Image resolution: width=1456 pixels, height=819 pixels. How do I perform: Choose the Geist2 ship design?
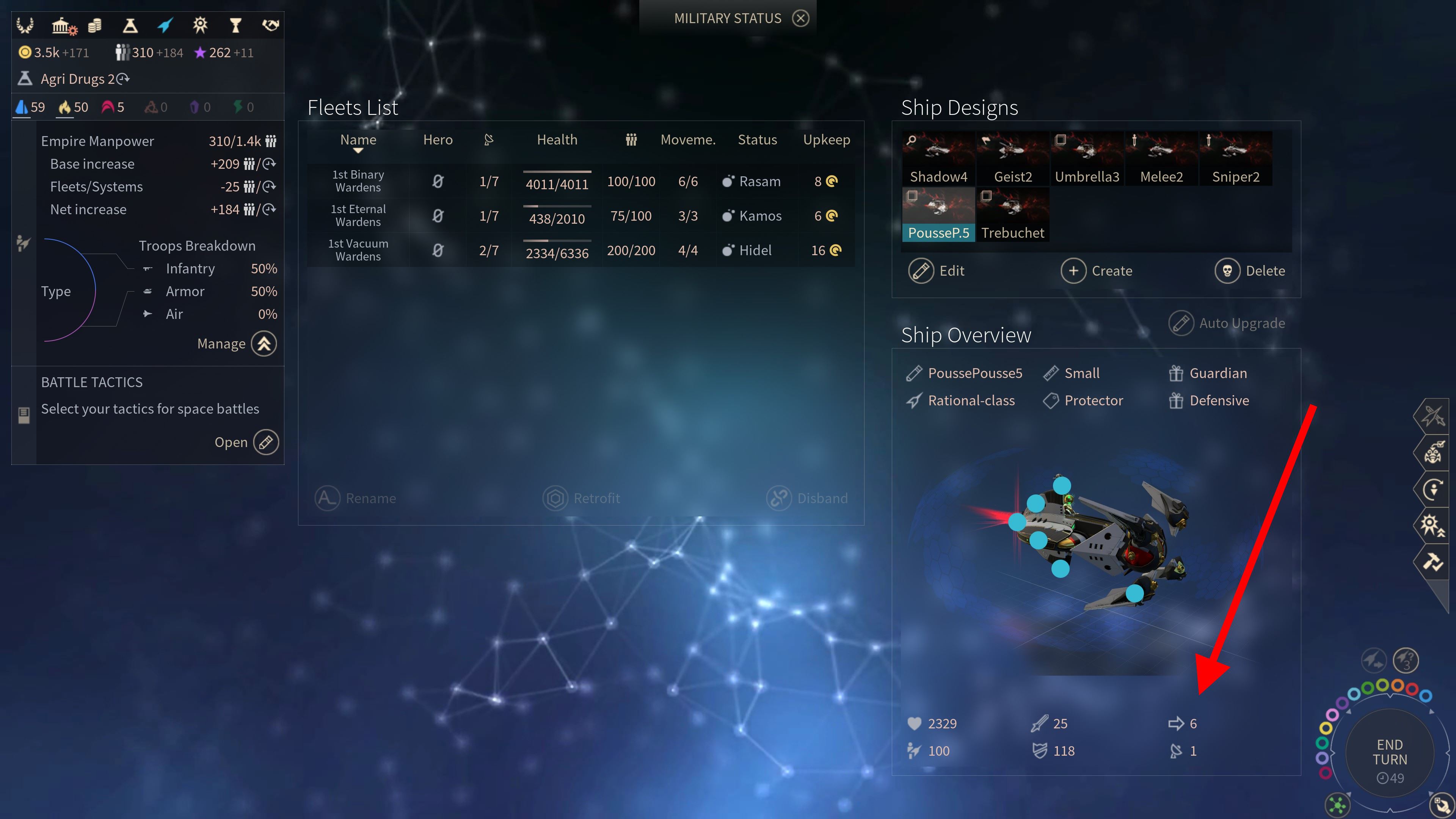(x=1012, y=159)
